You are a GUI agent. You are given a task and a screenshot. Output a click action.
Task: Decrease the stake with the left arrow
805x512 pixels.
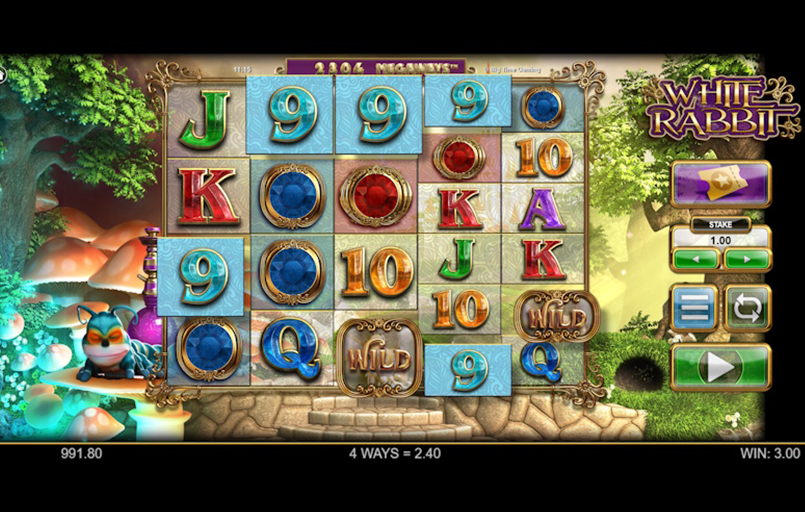pyautogui.click(x=694, y=260)
